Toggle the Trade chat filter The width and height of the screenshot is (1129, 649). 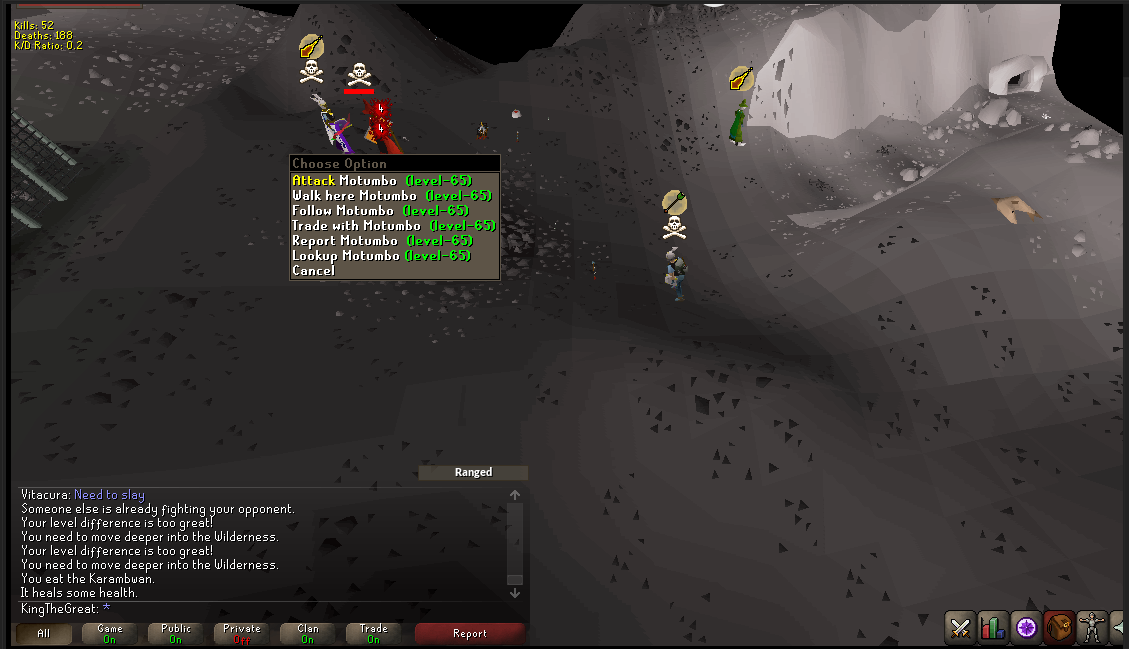[374, 633]
